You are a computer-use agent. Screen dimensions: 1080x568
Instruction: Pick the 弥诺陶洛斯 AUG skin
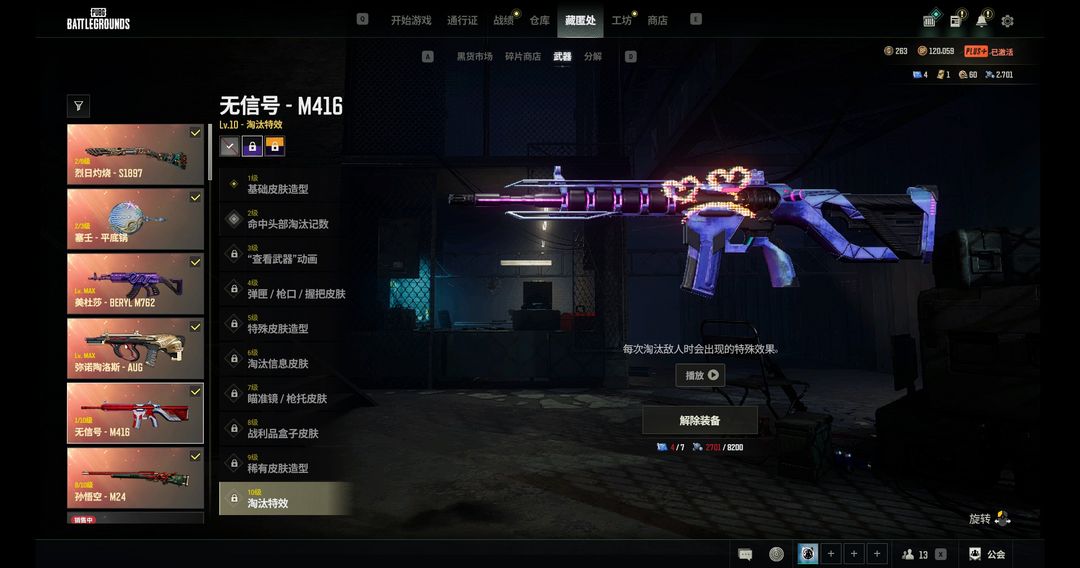pyautogui.click(x=135, y=348)
